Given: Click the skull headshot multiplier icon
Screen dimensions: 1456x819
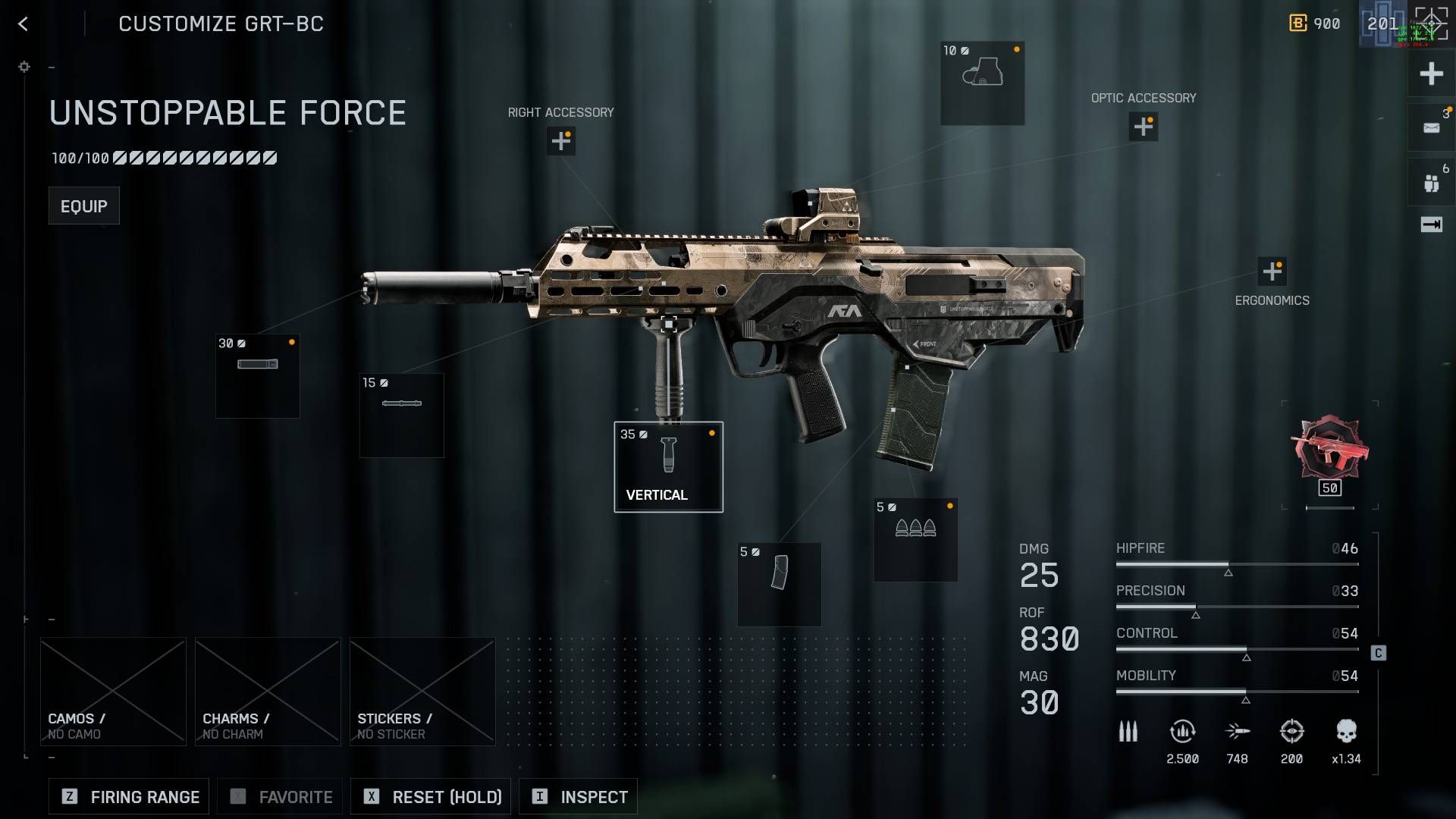Looking at the screenshot, I should [x=1347, y=730].
